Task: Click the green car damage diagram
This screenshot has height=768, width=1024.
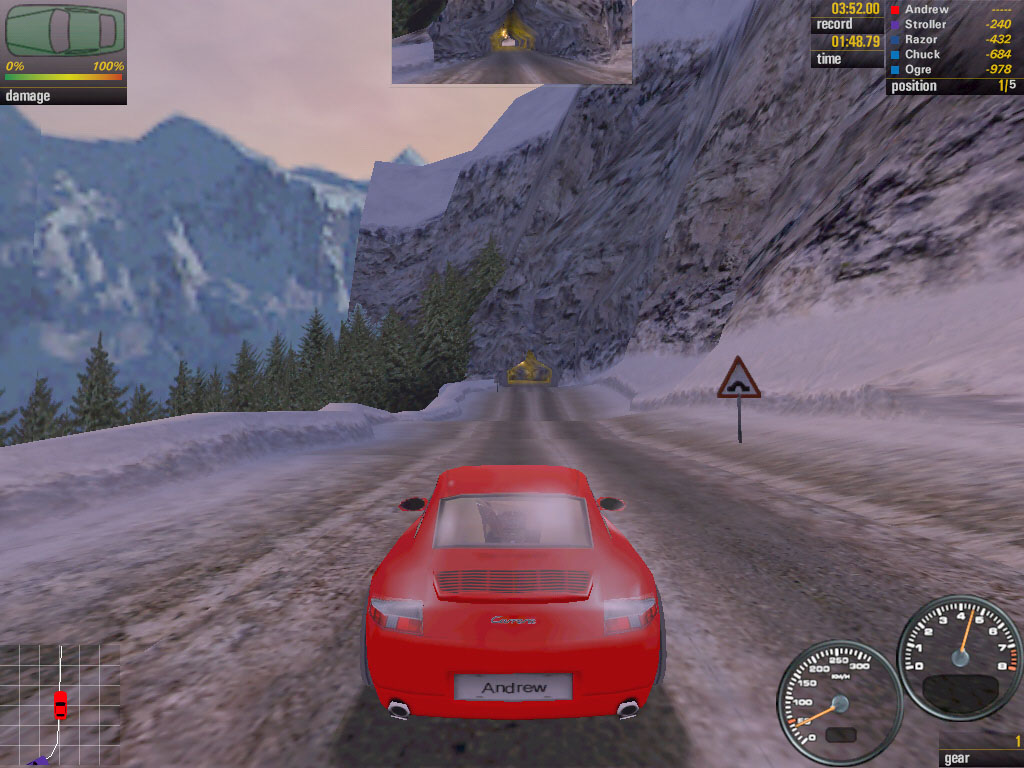Action: [x=65, y=31]
